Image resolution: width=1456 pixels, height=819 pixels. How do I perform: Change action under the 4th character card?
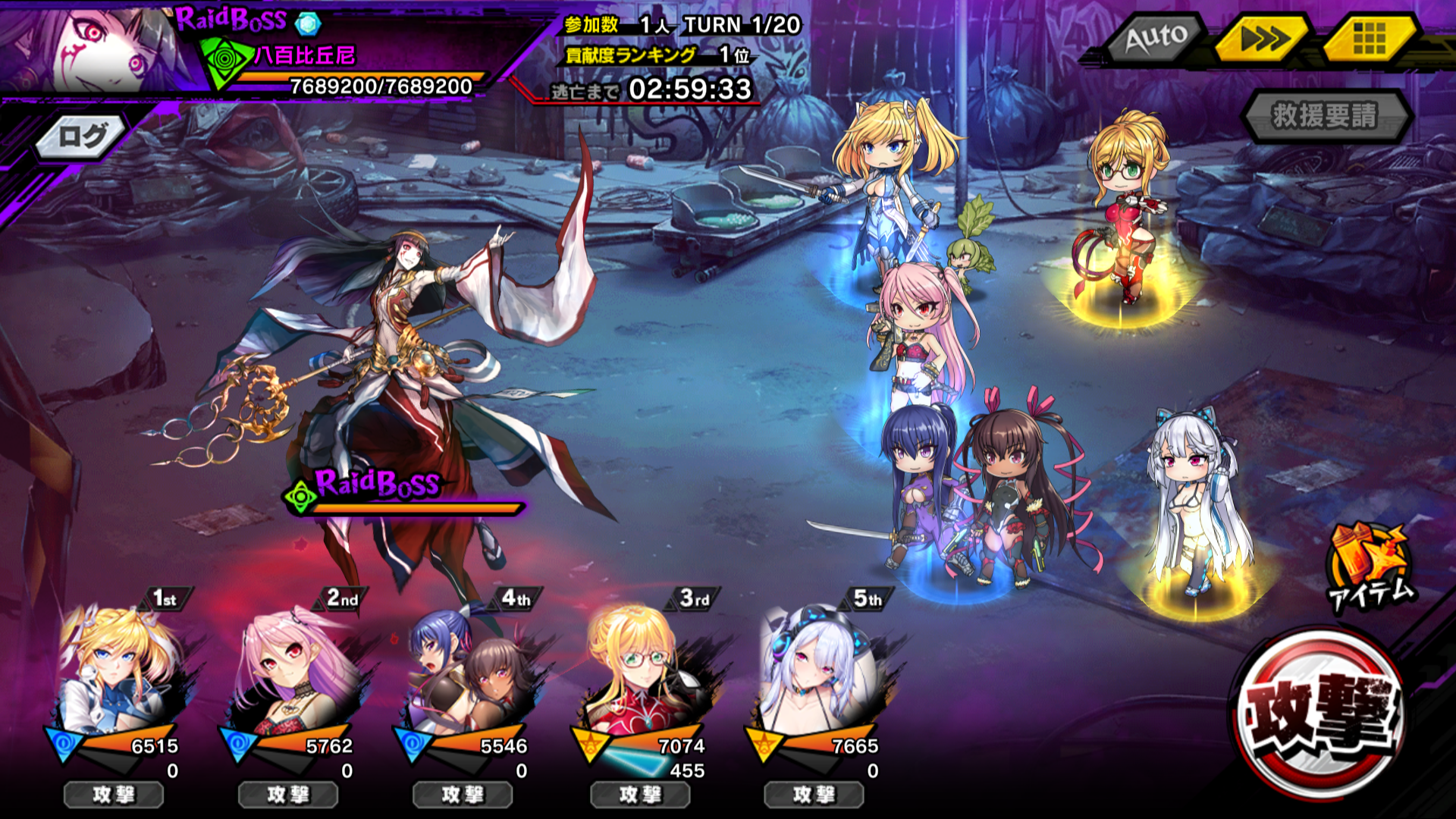click(x=463, y=795)
